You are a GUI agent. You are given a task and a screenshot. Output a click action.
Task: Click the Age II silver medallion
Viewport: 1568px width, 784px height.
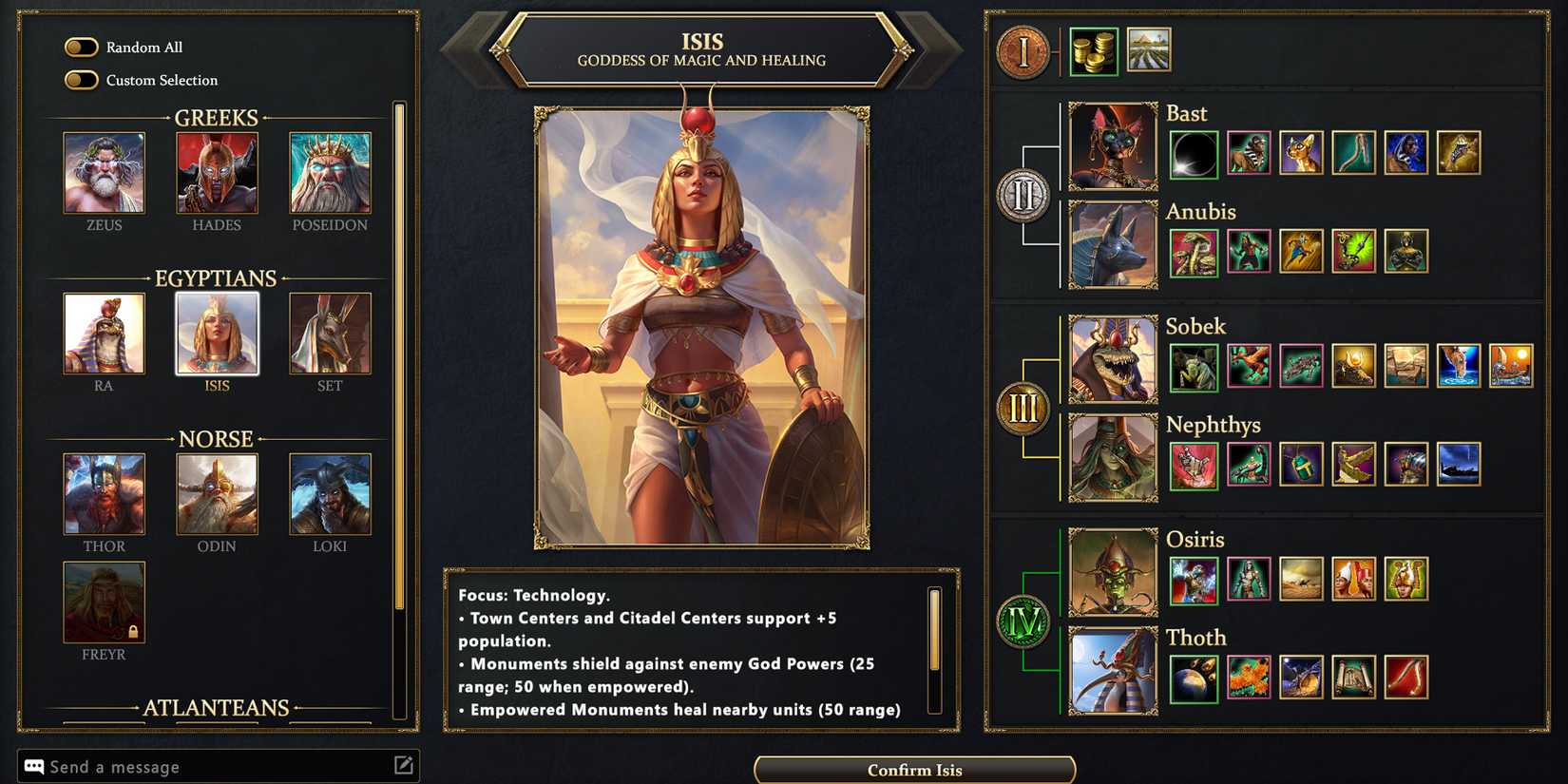tap(1022, 195)
